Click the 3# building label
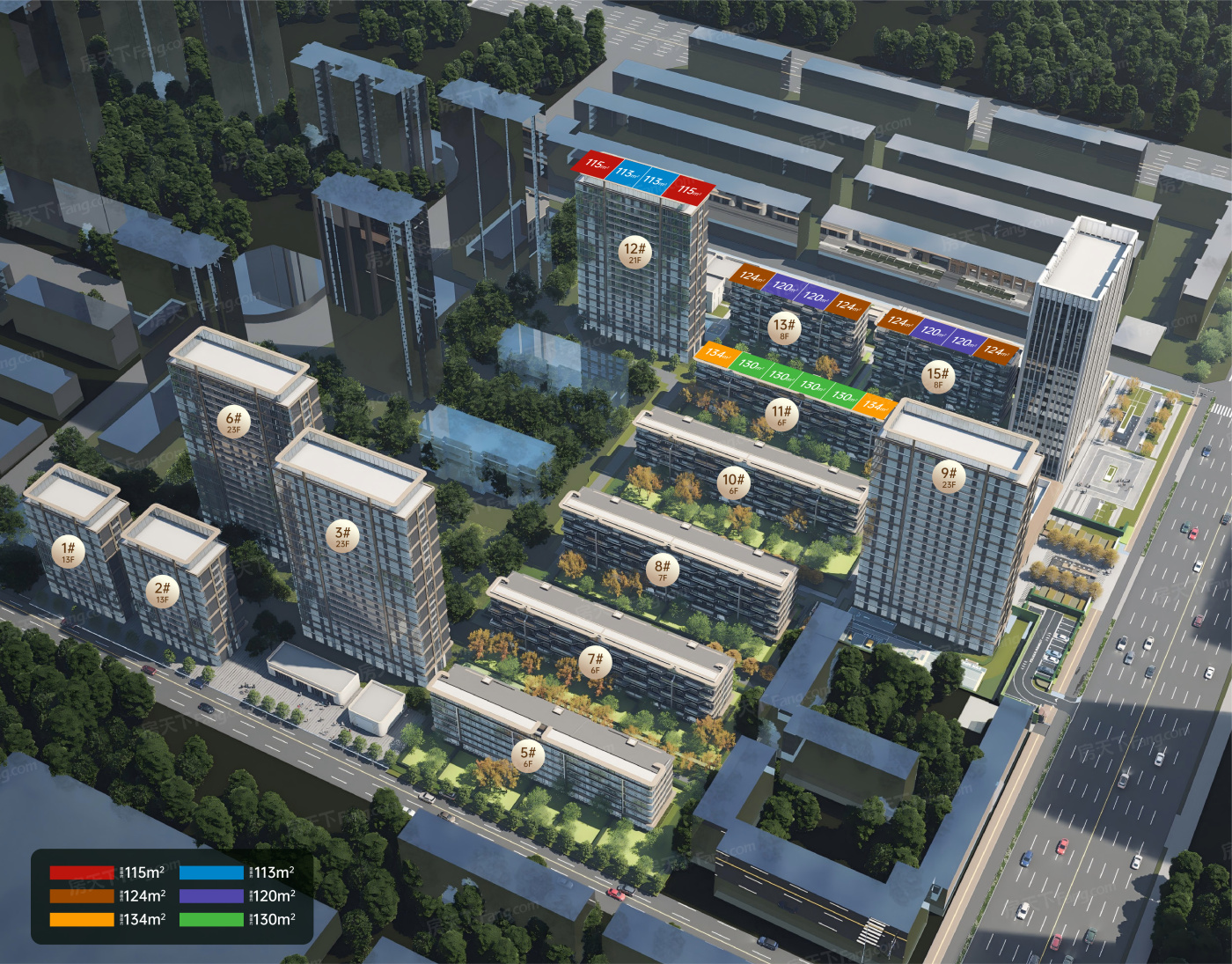 [342, 536]
